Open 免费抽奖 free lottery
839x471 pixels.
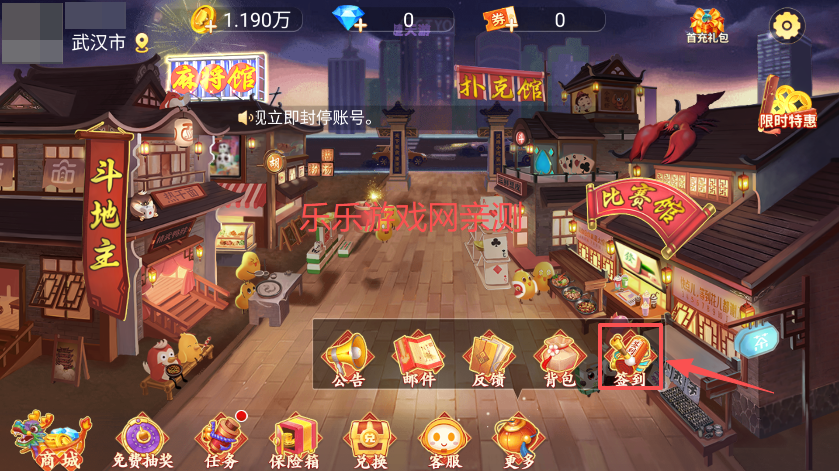[x=140, y=440]
